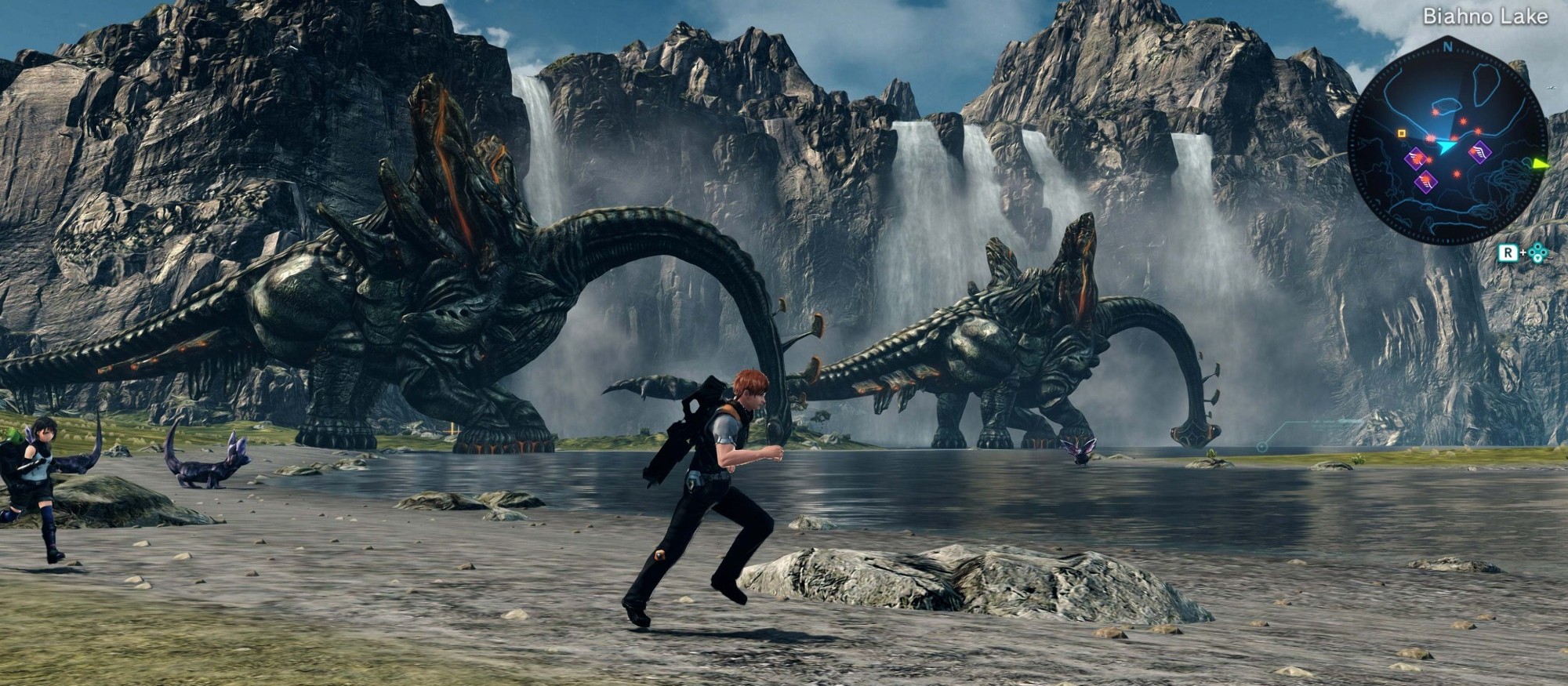This screenshot has height=686, width=1568.
Task: Select the N compass indicator on the minimap
Action: click(x=1448, y=47)
